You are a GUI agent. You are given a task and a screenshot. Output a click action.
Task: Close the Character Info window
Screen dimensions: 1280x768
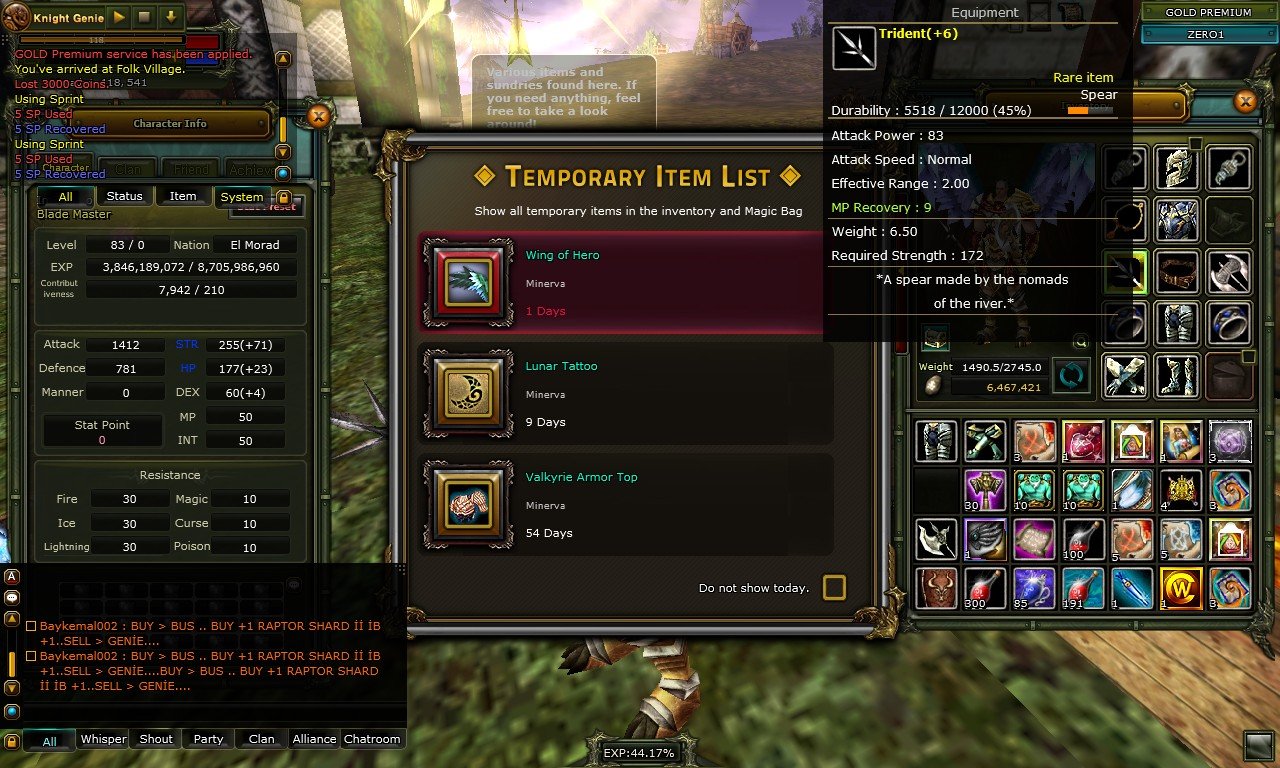[x=318, y=117]
